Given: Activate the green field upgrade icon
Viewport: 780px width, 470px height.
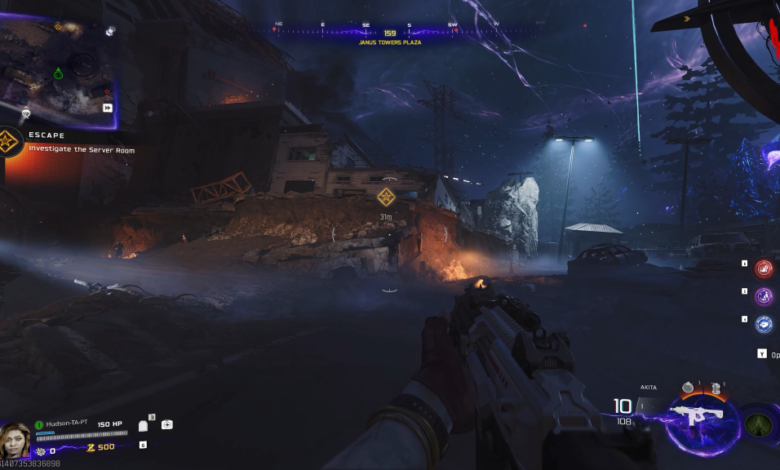Looking at the screenshot, I should 758,423.
